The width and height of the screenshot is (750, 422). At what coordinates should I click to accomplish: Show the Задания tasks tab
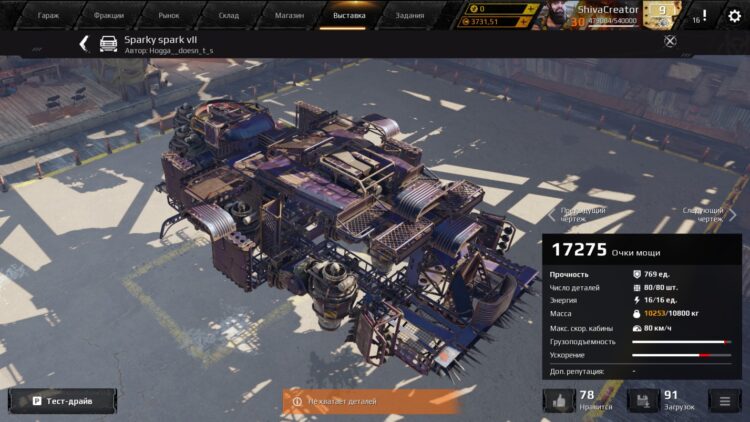point(408,15)
